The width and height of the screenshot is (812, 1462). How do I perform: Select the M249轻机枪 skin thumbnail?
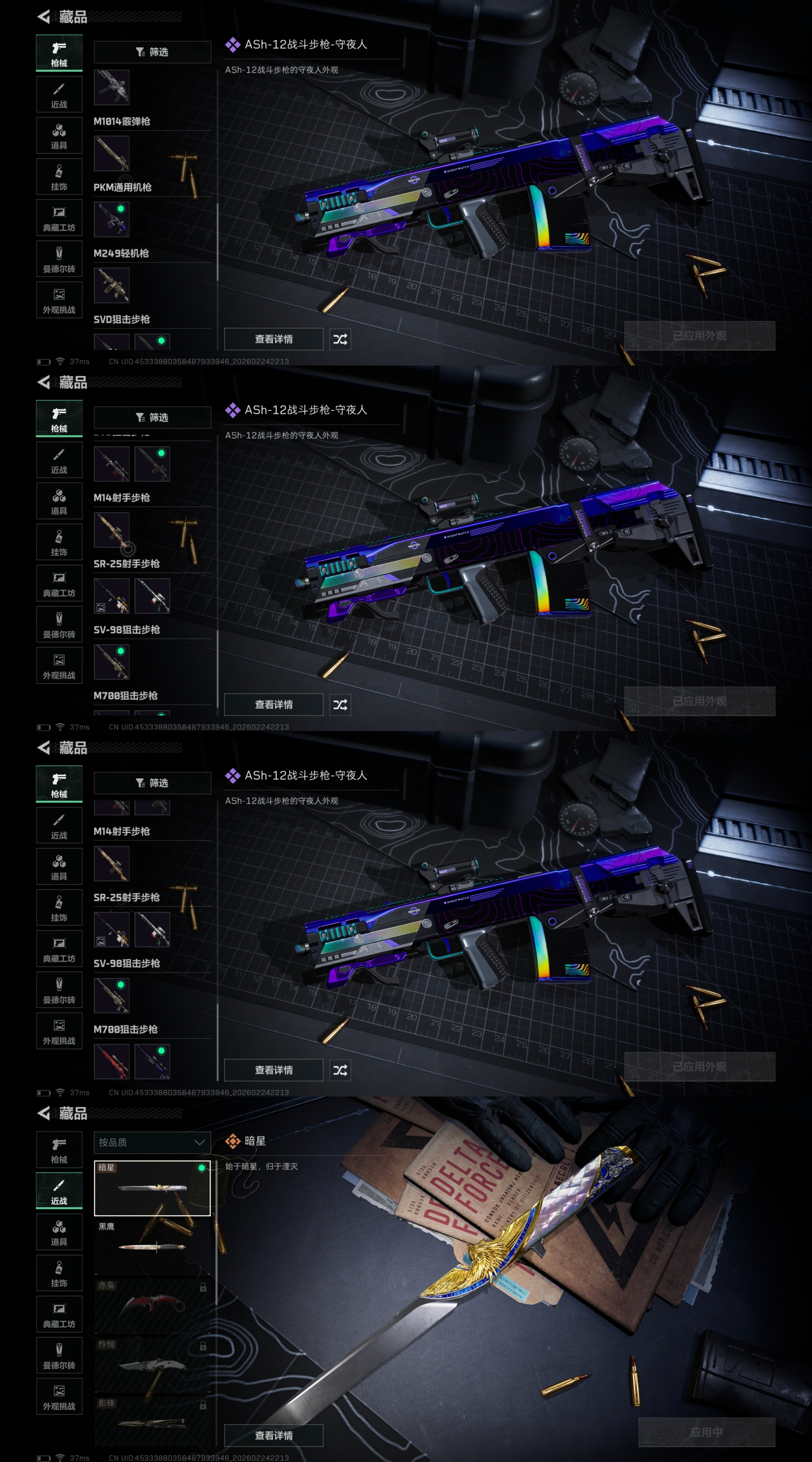(x=111, y=219)
